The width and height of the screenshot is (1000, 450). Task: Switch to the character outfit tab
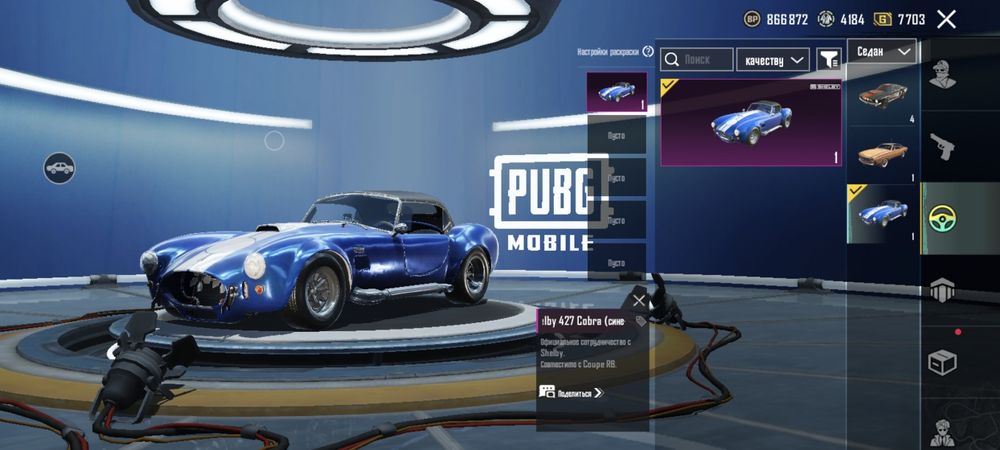pyautogui.click(x=942, y=75)
